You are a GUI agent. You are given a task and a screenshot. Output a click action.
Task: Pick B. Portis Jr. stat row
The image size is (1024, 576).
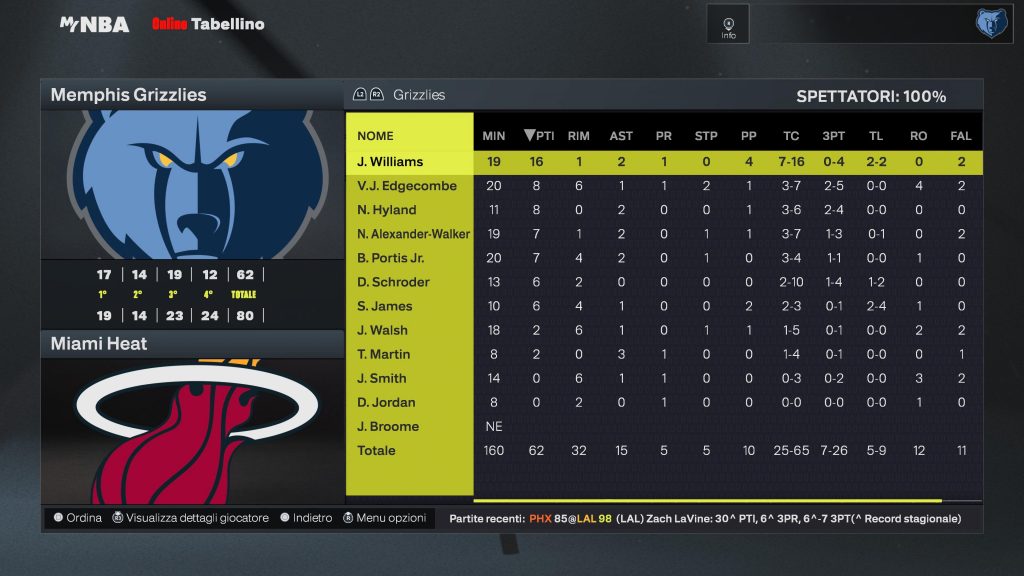[x=392, y=258]
